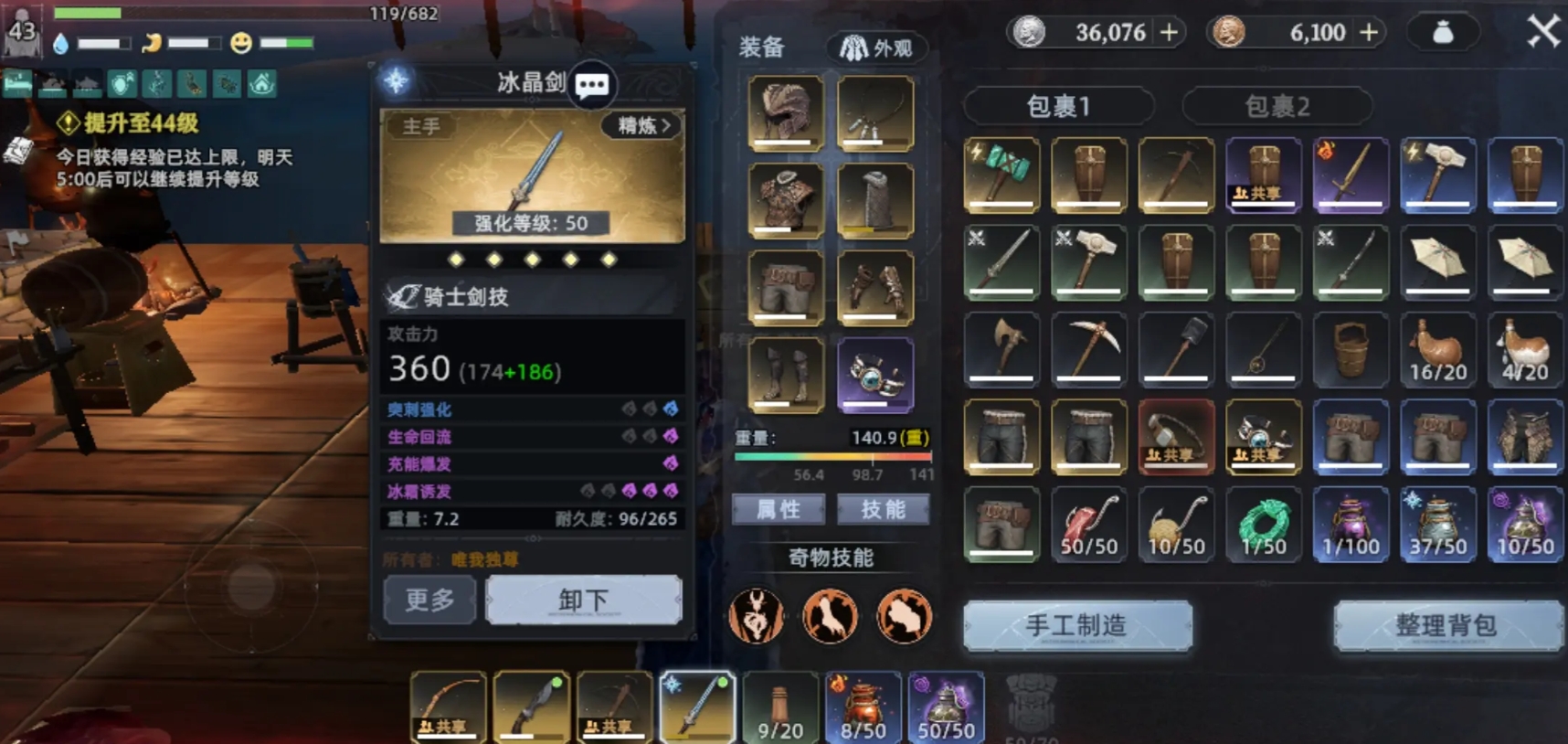Tap the 整理背包 sort button

click(1446, 626)
